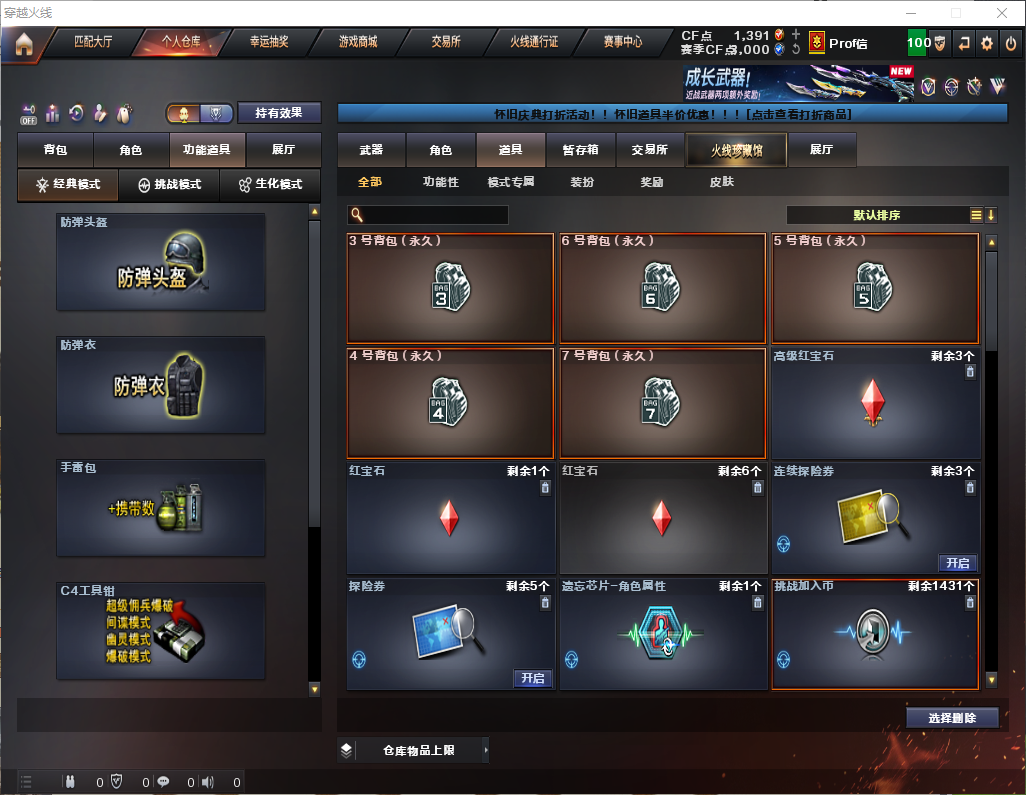
Task: Close the game window
Action: point(1002,13)
